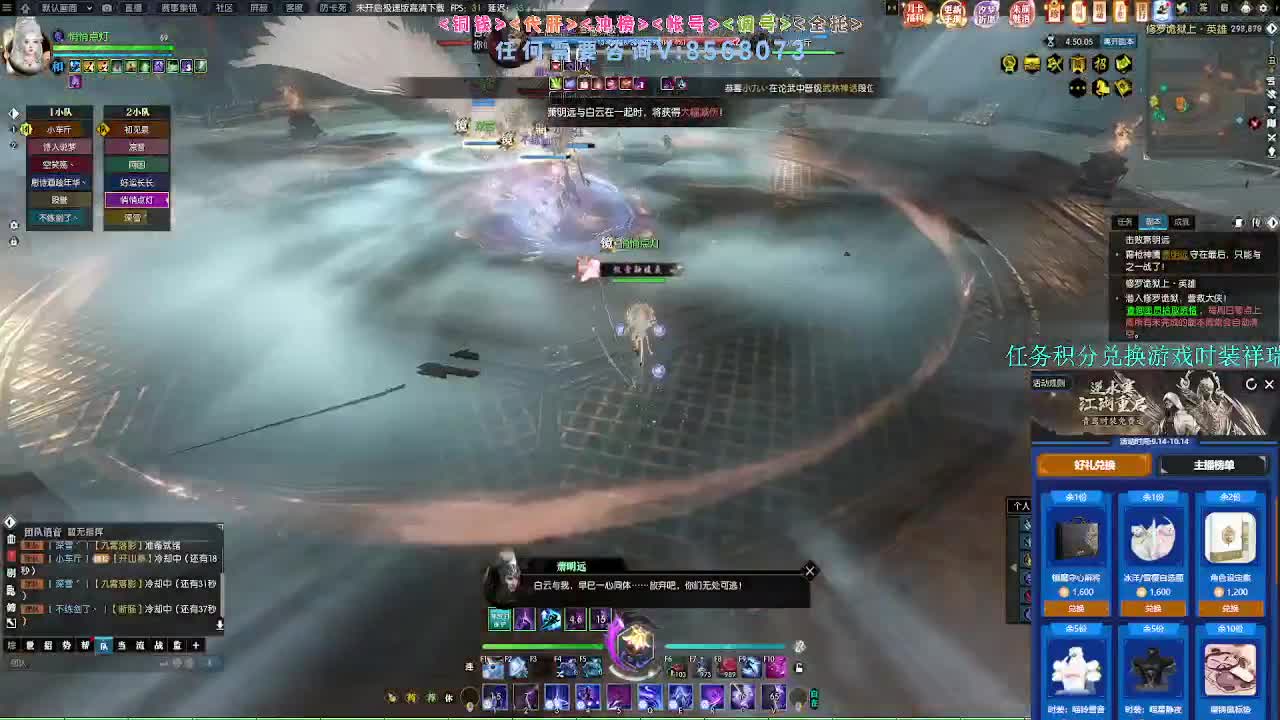1280x720 pixels.
Task: Switch to the 主播榜单 tab
Action: tap(1216, 464)
